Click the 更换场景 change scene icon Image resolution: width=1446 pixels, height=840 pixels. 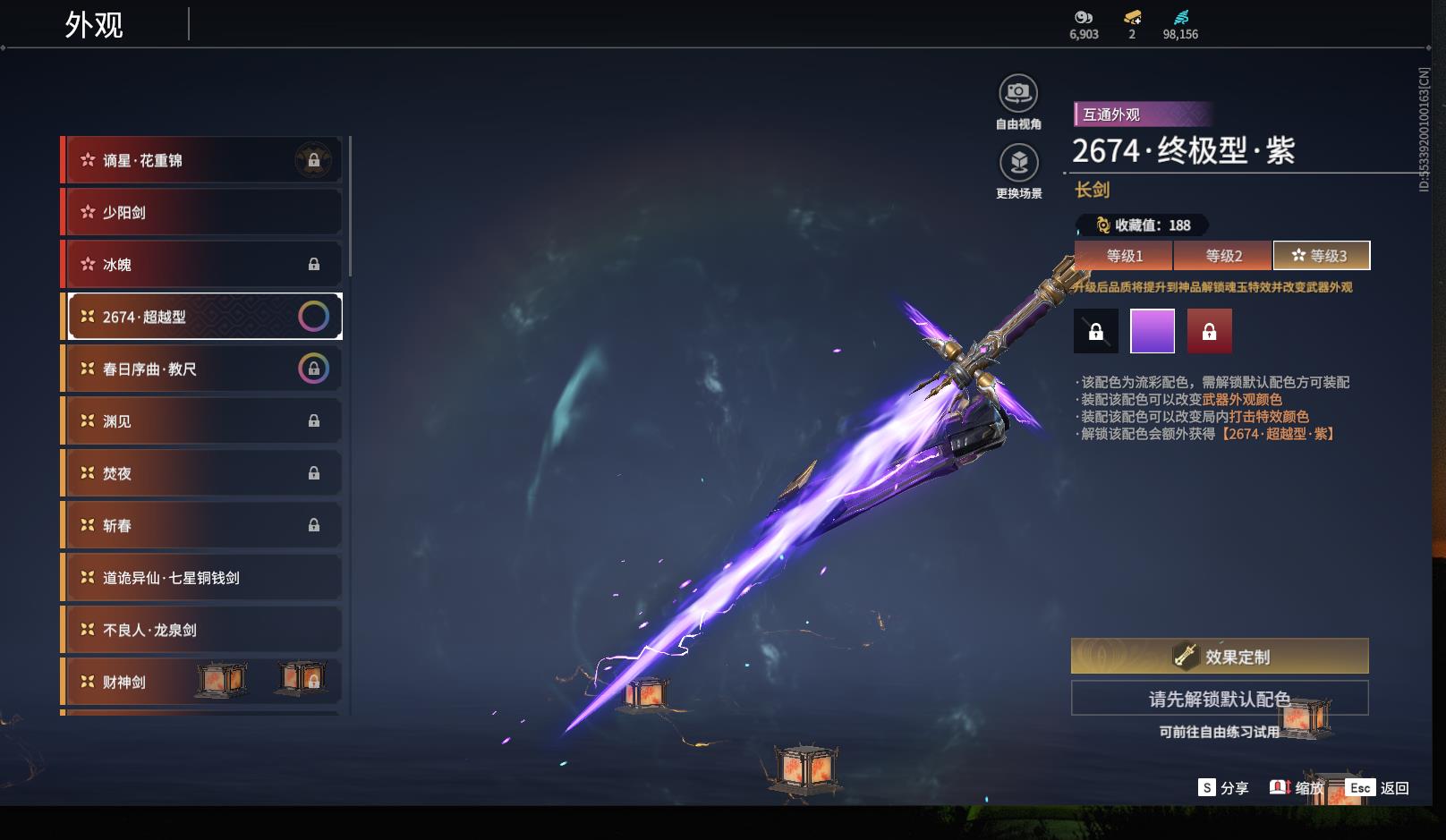click(x=1018, y=164)
